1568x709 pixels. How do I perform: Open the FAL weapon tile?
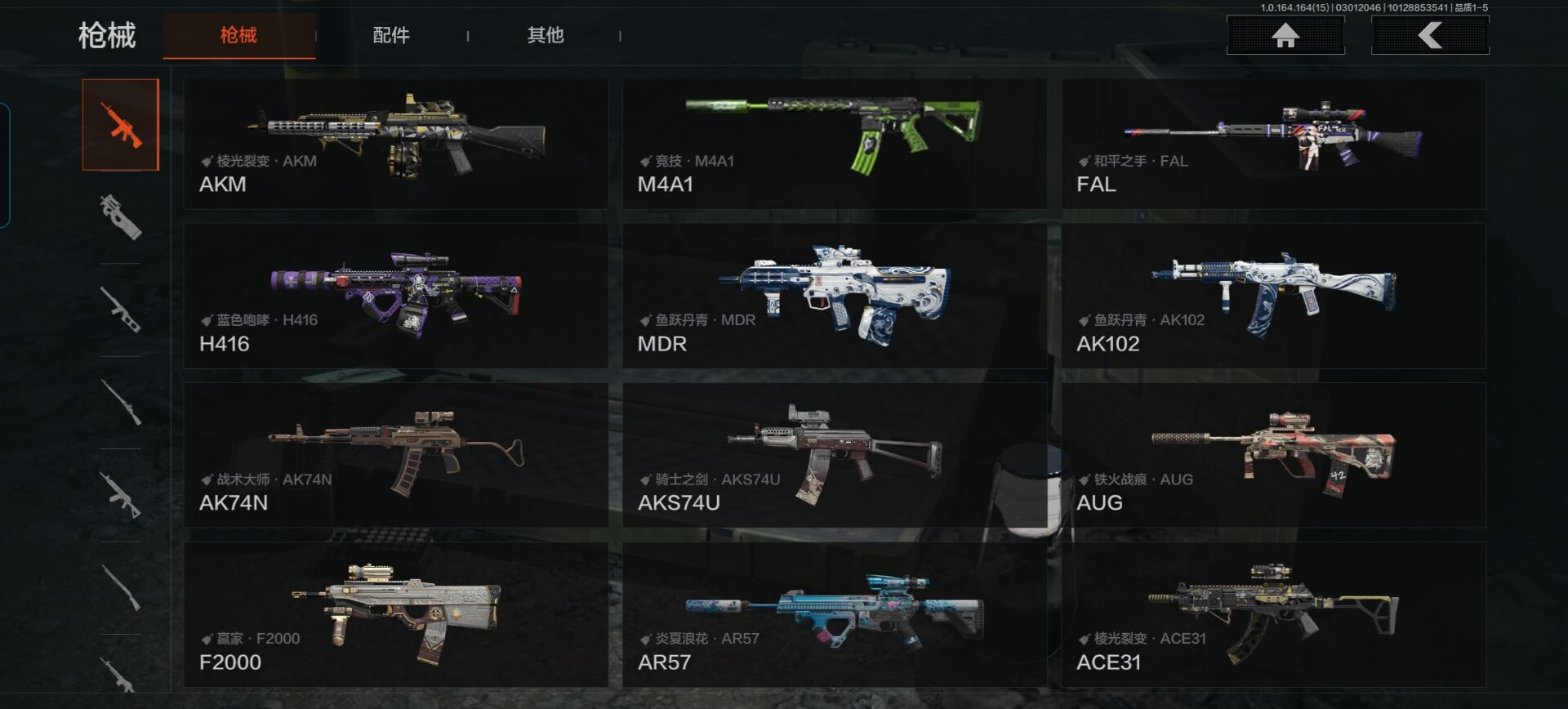coord(1273,144)
